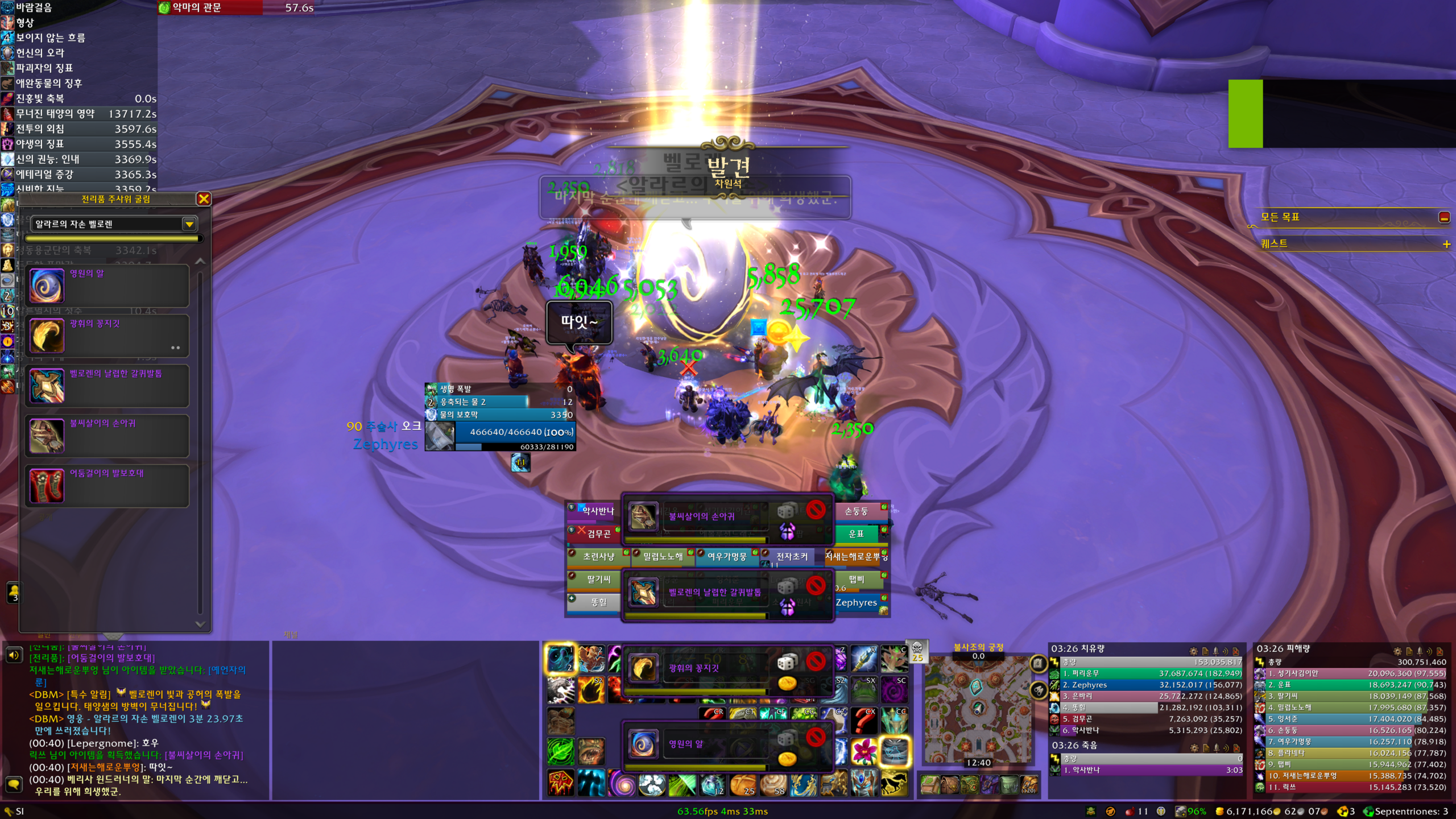1456x819 pixels.
Task: Pass on 벨로렌의 날렵한 갈퀴발톱 roll
Action: tap(816, 585)
